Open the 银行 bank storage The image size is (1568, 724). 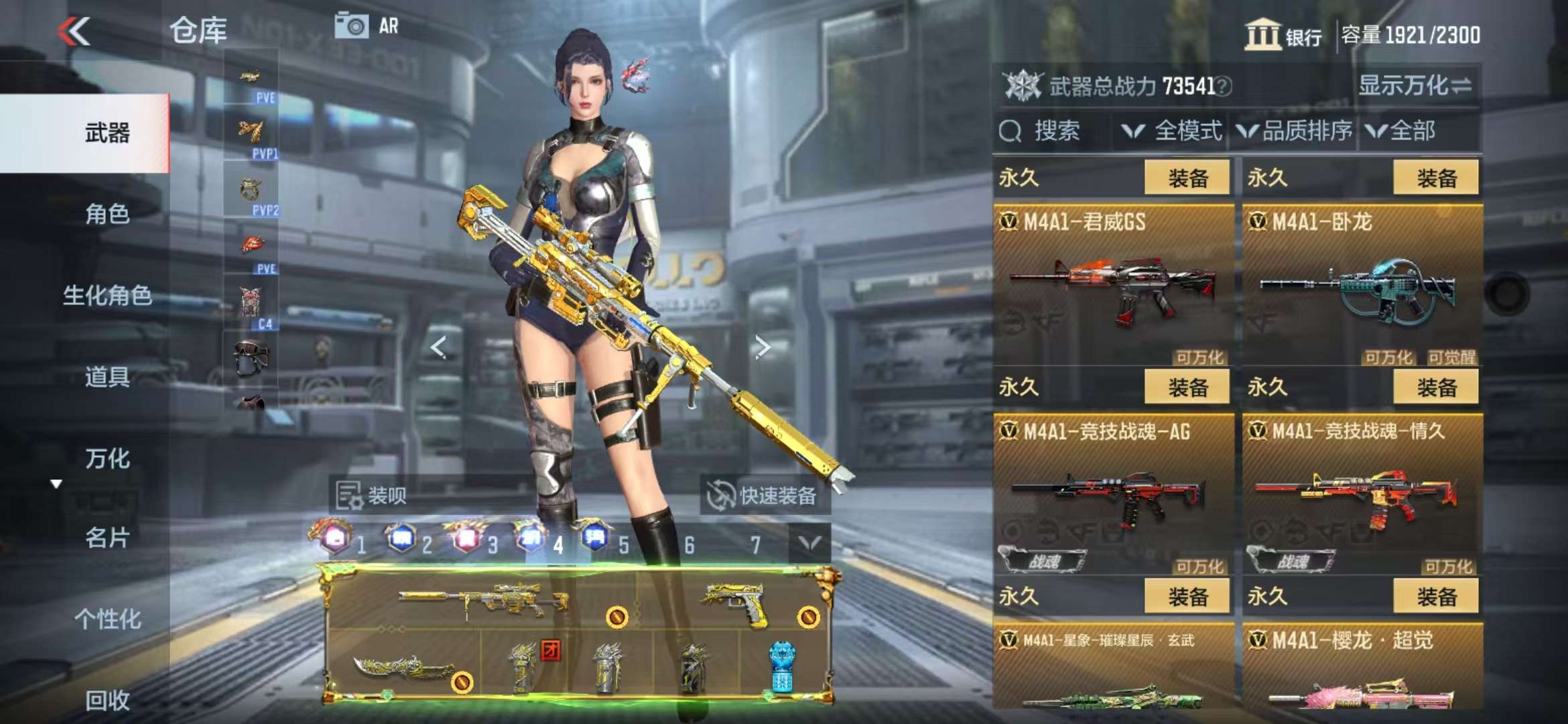(x=1283, y=35)
